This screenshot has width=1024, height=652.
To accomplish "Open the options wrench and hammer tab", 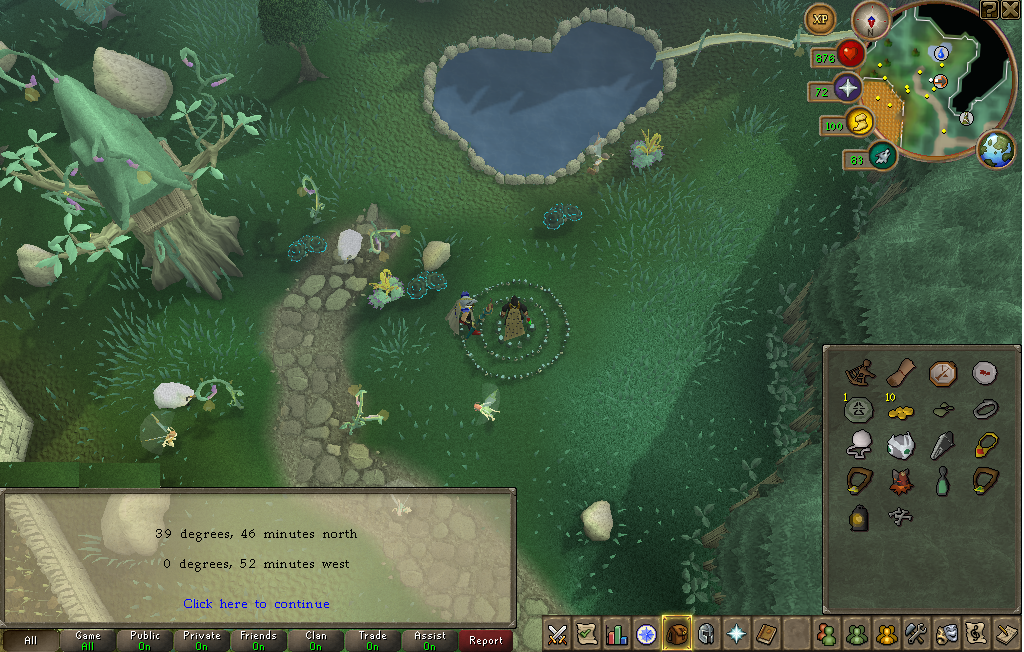I will point(916,634).
